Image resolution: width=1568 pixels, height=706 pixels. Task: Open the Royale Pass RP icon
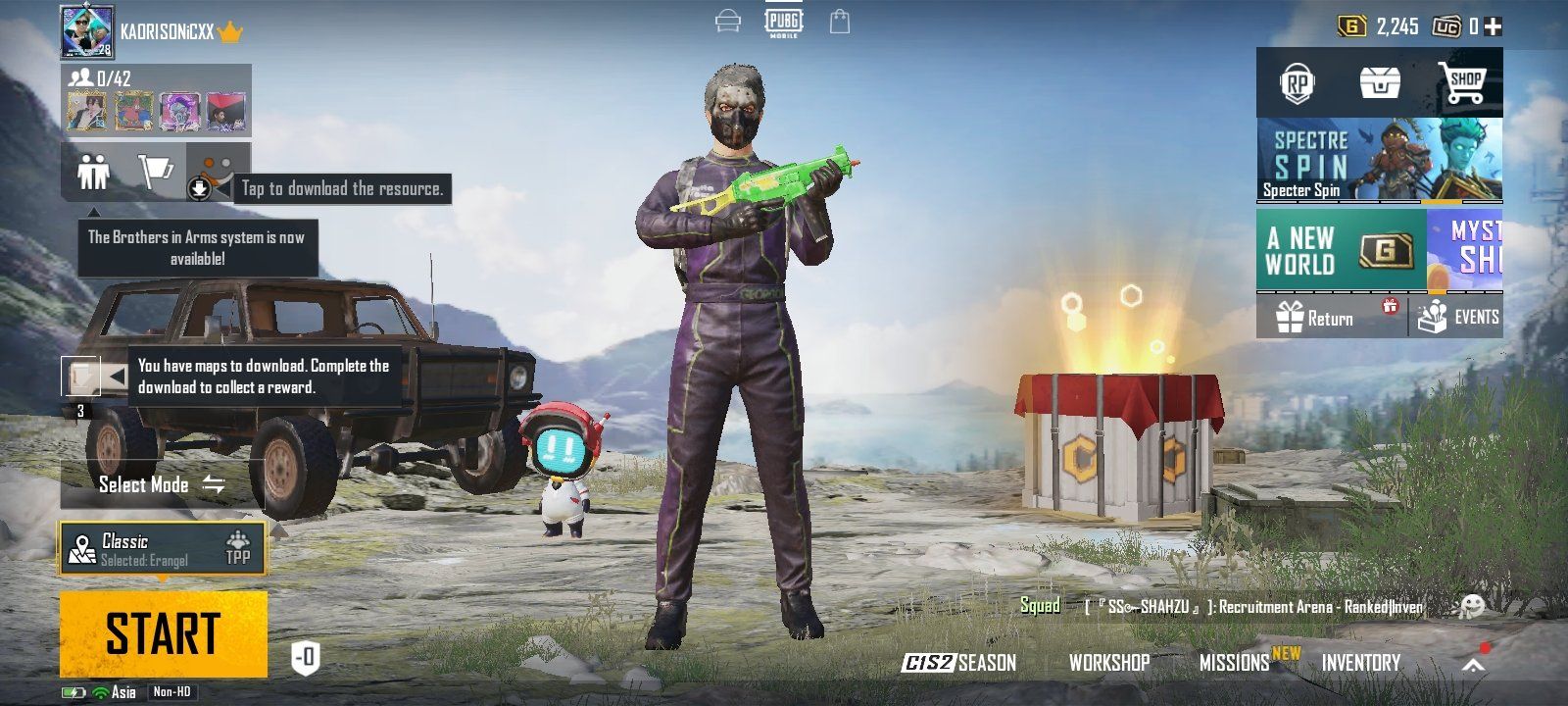(x=1298, y=84)
